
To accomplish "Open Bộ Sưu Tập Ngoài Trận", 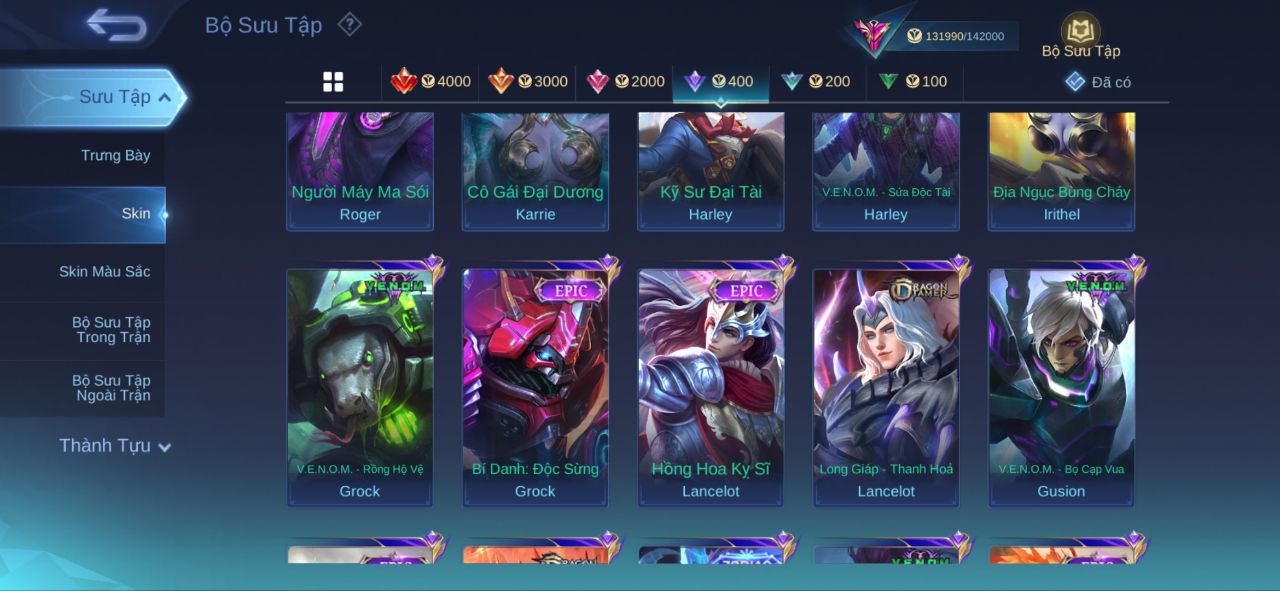I will click(x=110, y=388).
